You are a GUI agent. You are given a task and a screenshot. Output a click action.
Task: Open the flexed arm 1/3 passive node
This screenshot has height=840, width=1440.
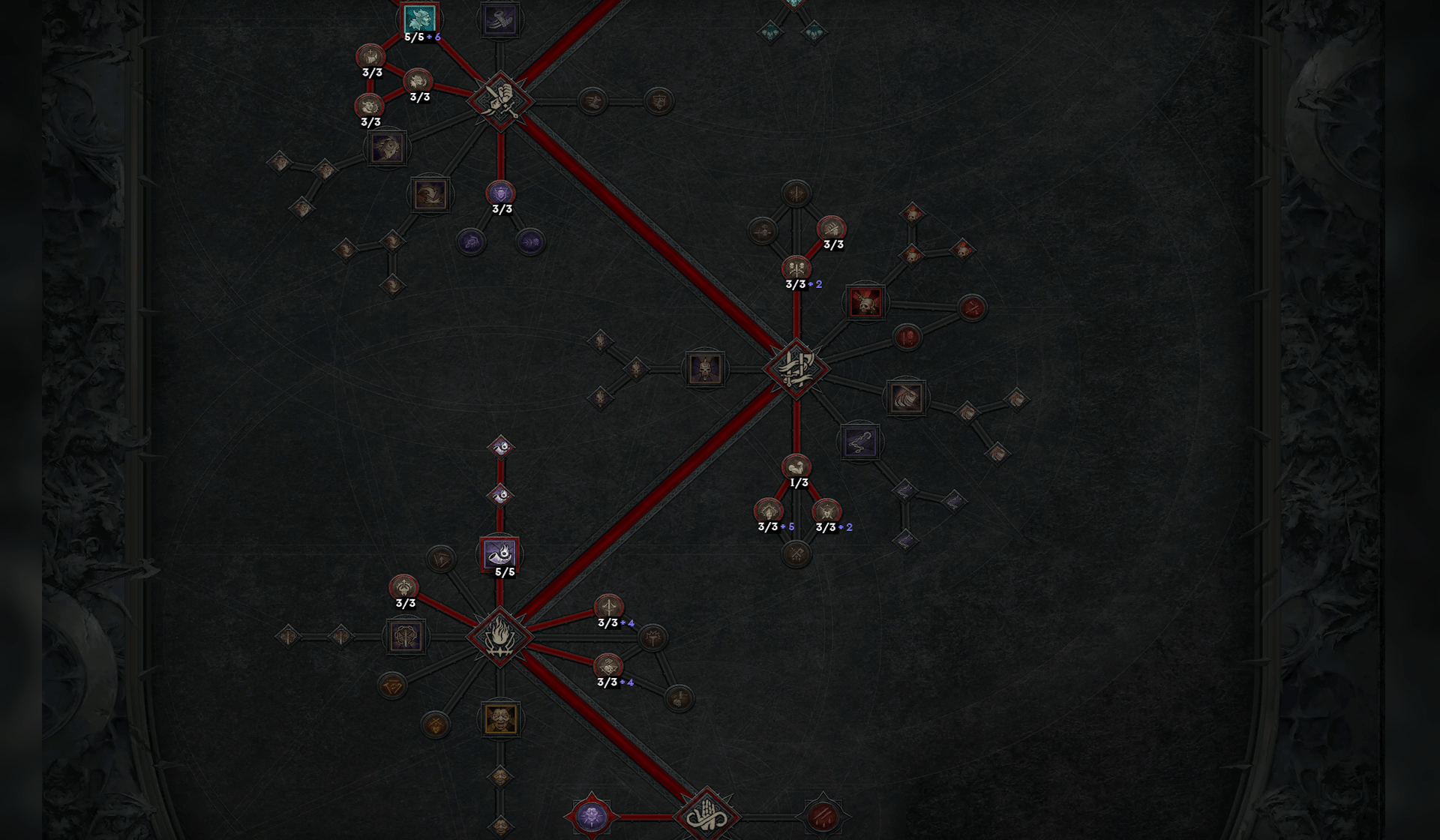(x=796, y=467)
